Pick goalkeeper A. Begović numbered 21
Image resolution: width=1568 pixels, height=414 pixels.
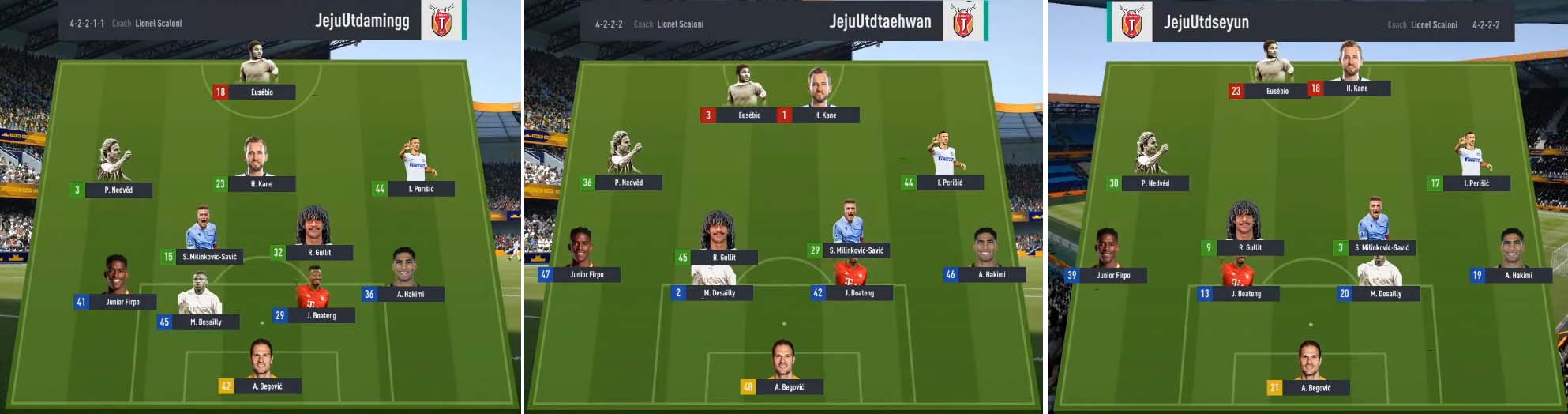coord(1315,388)
